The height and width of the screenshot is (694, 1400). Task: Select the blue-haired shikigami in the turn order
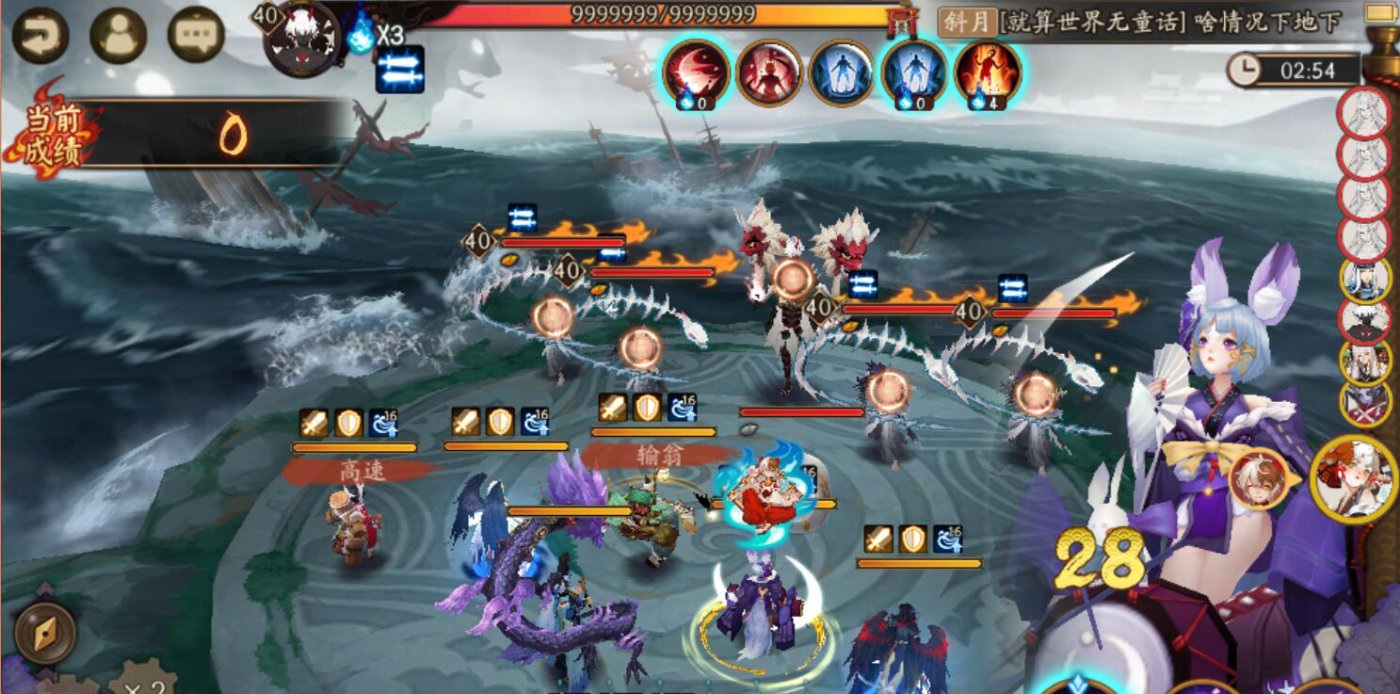coord(1365,279)
